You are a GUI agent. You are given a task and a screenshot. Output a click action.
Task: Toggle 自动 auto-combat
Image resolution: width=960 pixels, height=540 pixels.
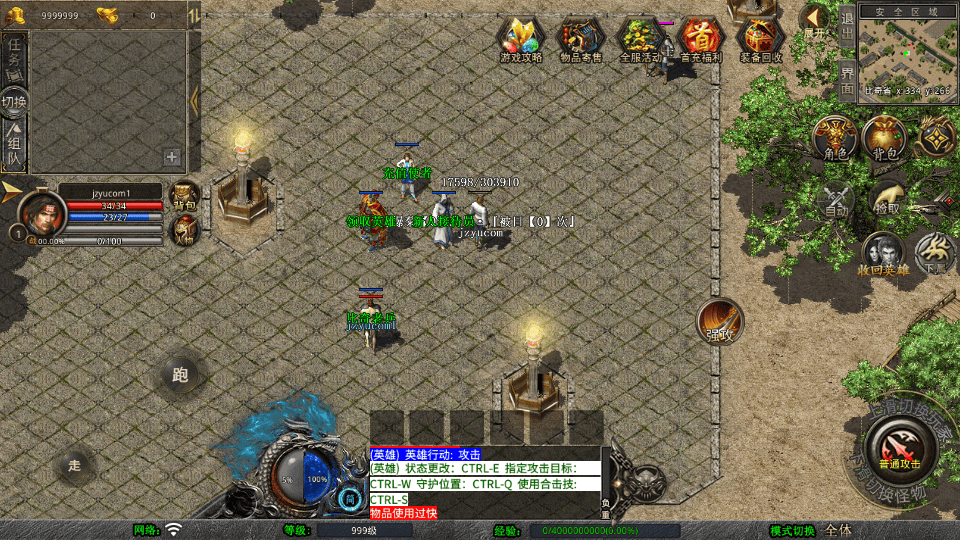tap(836, 198)
